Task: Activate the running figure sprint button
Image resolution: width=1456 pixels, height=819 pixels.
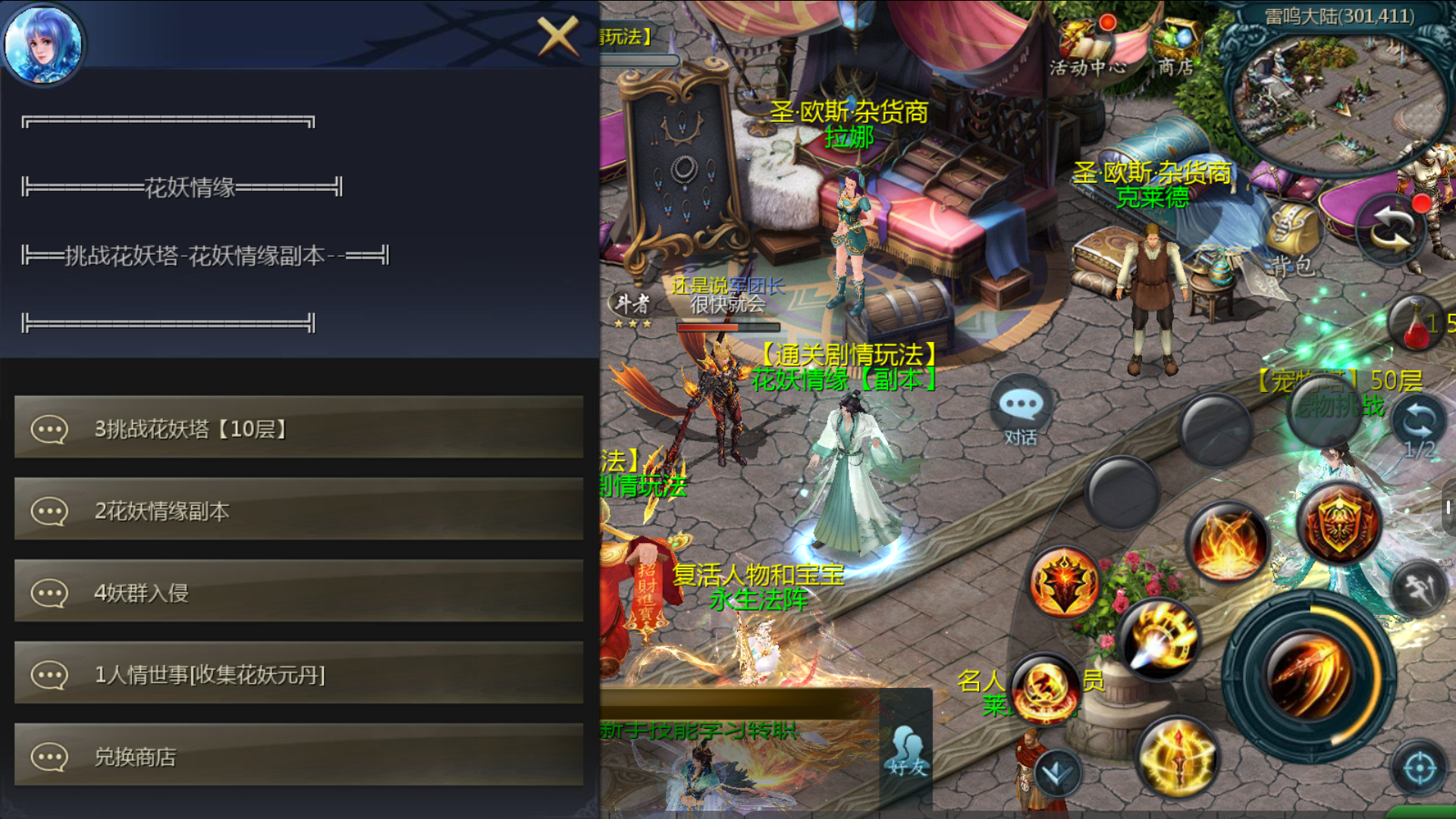Action: point(1419,589)
